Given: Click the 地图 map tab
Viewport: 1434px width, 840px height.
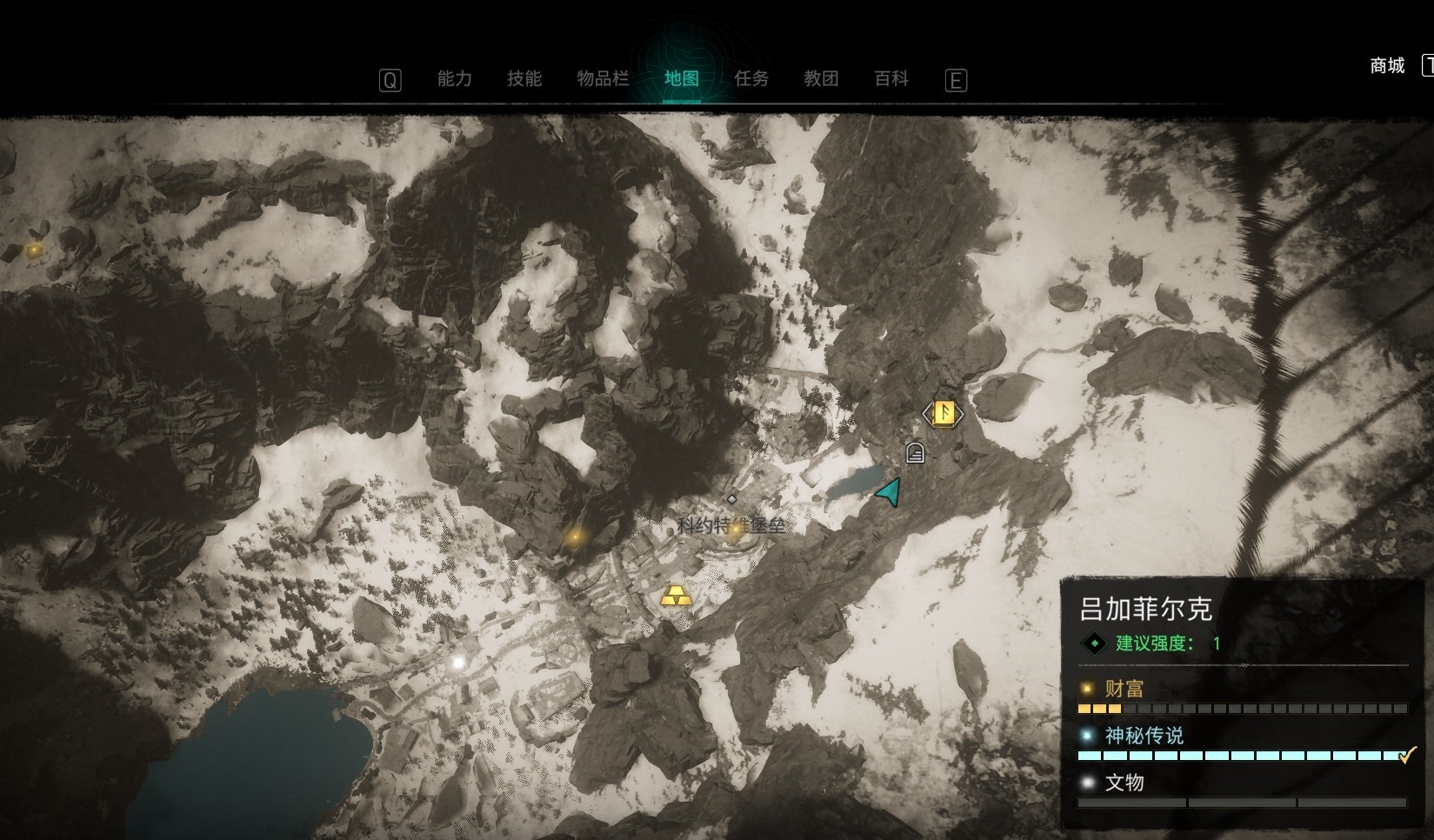Looking at the screenshot, I should pos(682,79).
